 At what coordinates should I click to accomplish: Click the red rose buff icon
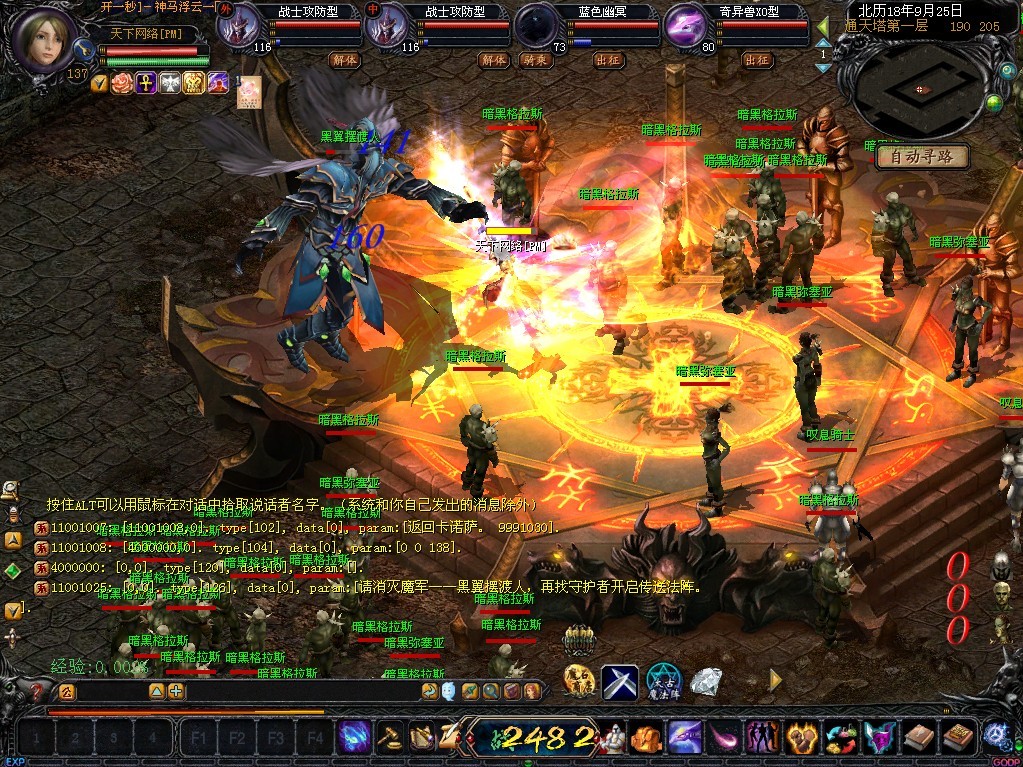click(122, 83)
